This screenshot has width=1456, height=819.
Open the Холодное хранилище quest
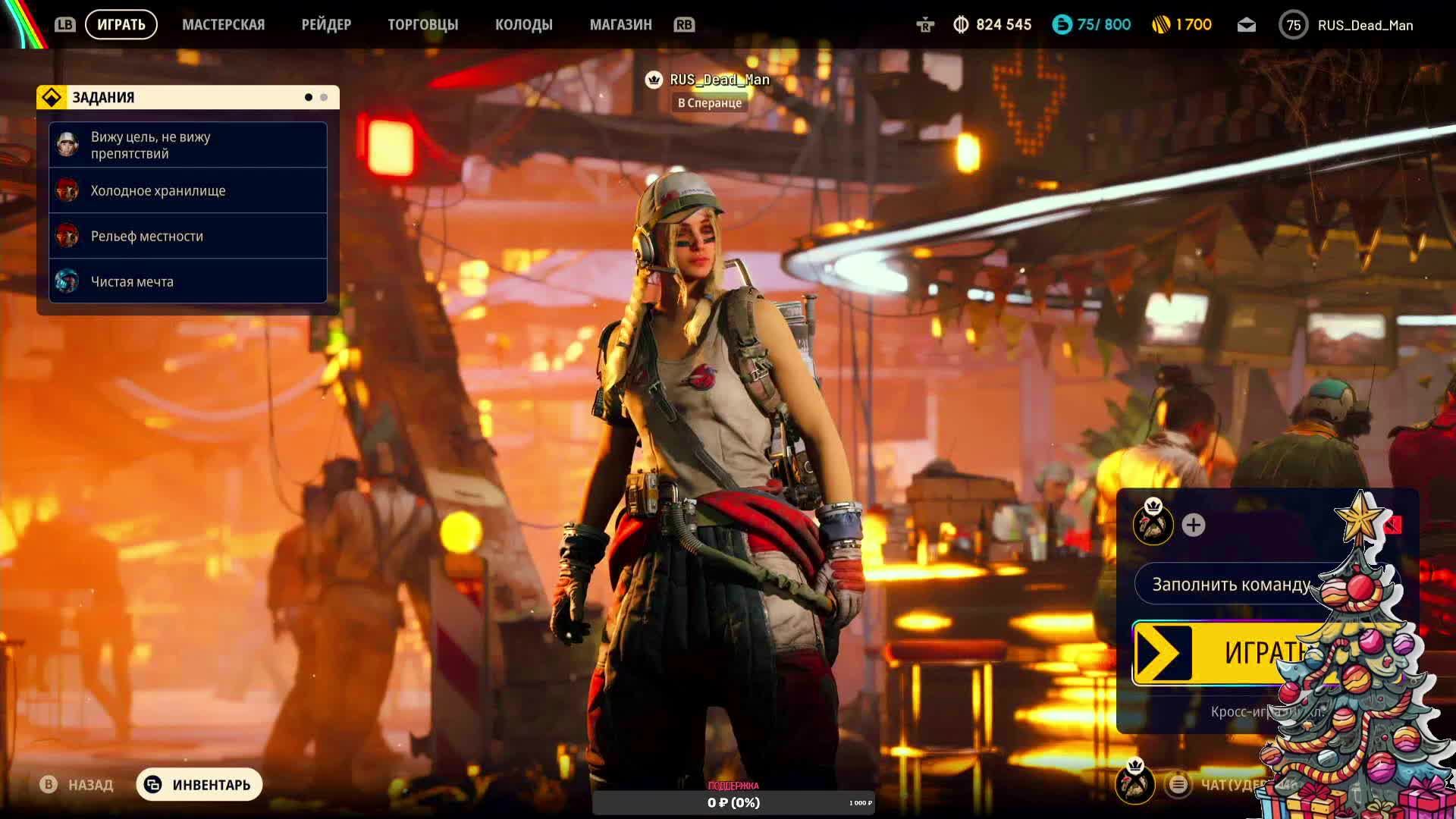point(187,190)
